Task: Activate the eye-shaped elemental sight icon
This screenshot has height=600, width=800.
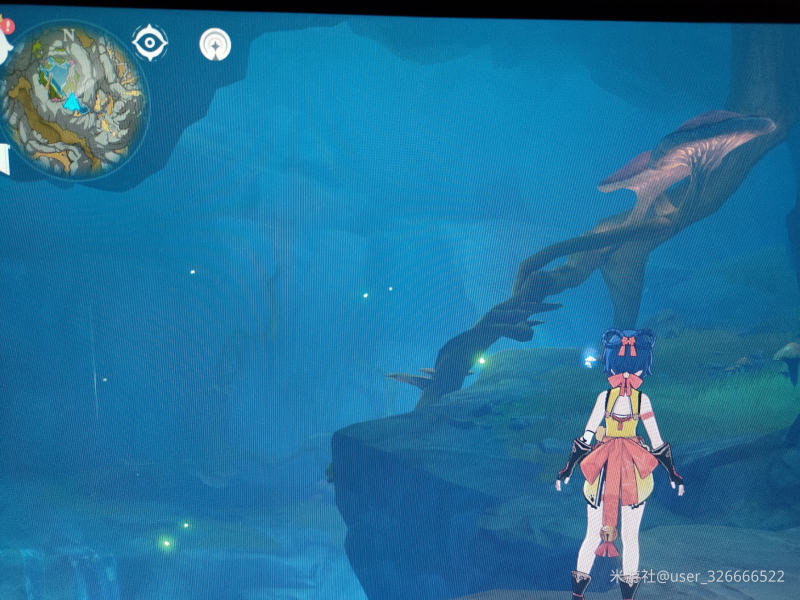Action: click(150, 43)
